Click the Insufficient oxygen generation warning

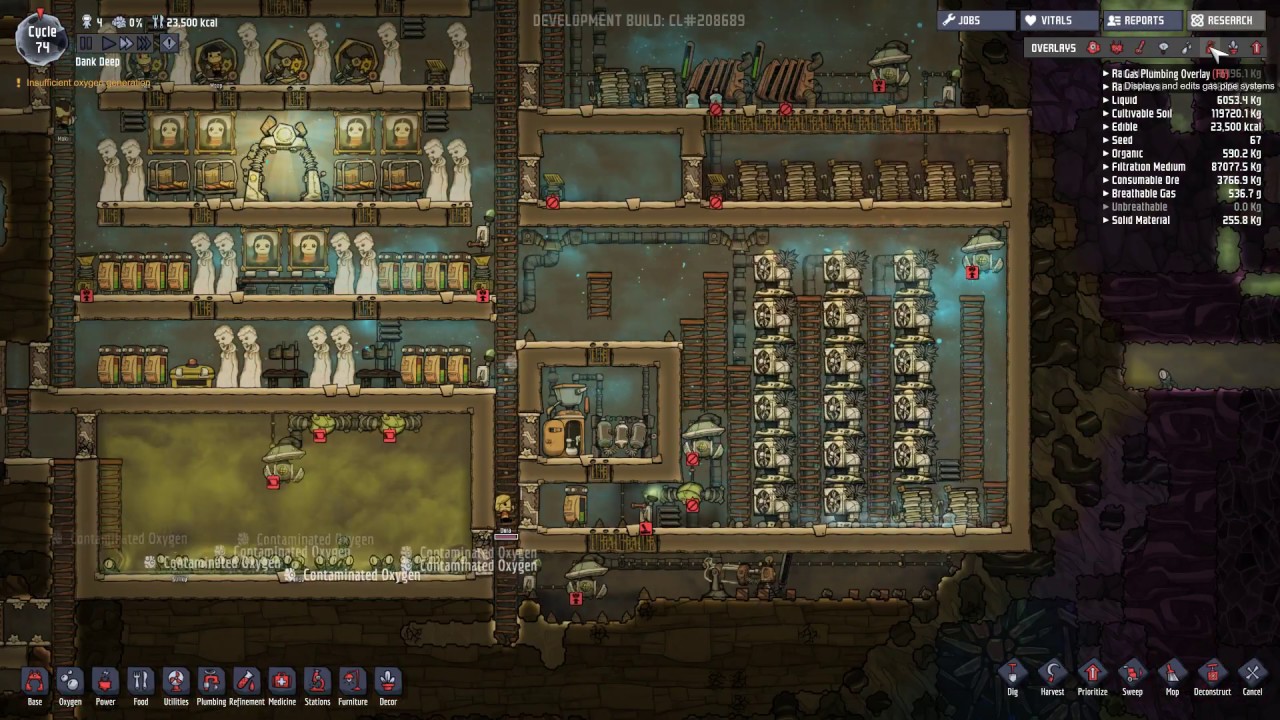(84, 83)
